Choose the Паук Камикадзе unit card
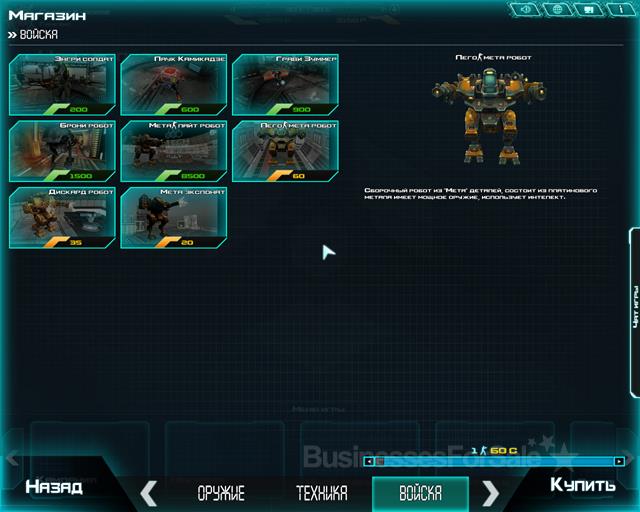This screenshot has height=512, width=640. click(174, 84)
